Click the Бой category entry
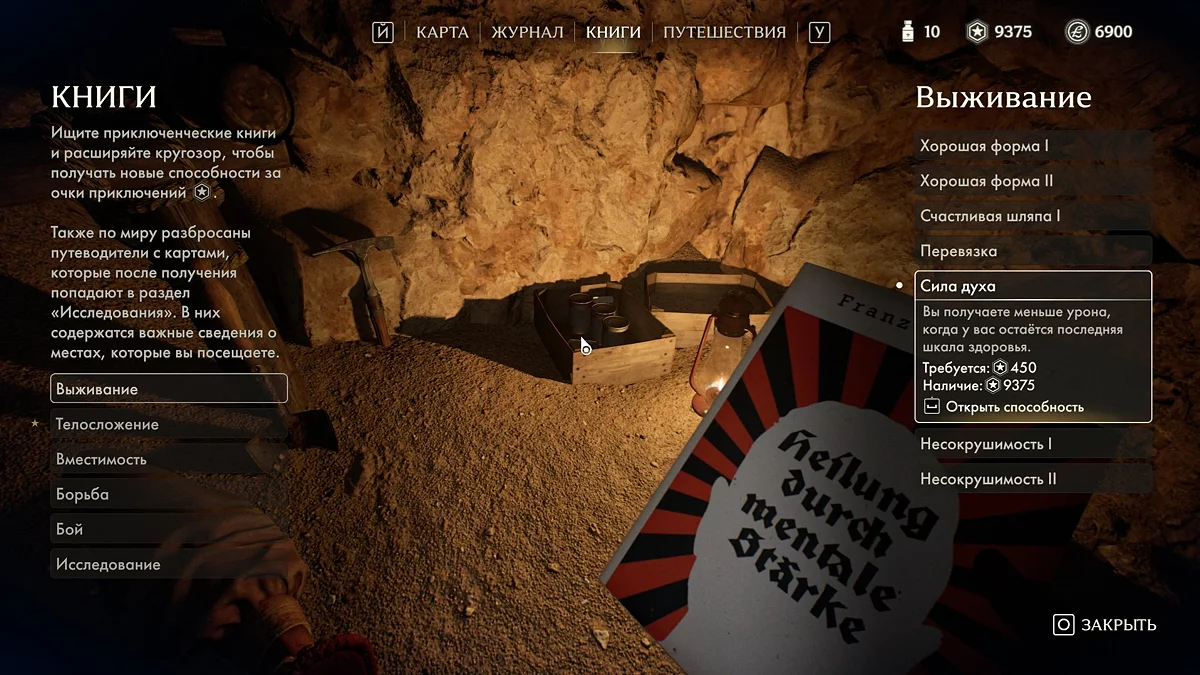The image size is (1200, 675). [x=168, y=529]
